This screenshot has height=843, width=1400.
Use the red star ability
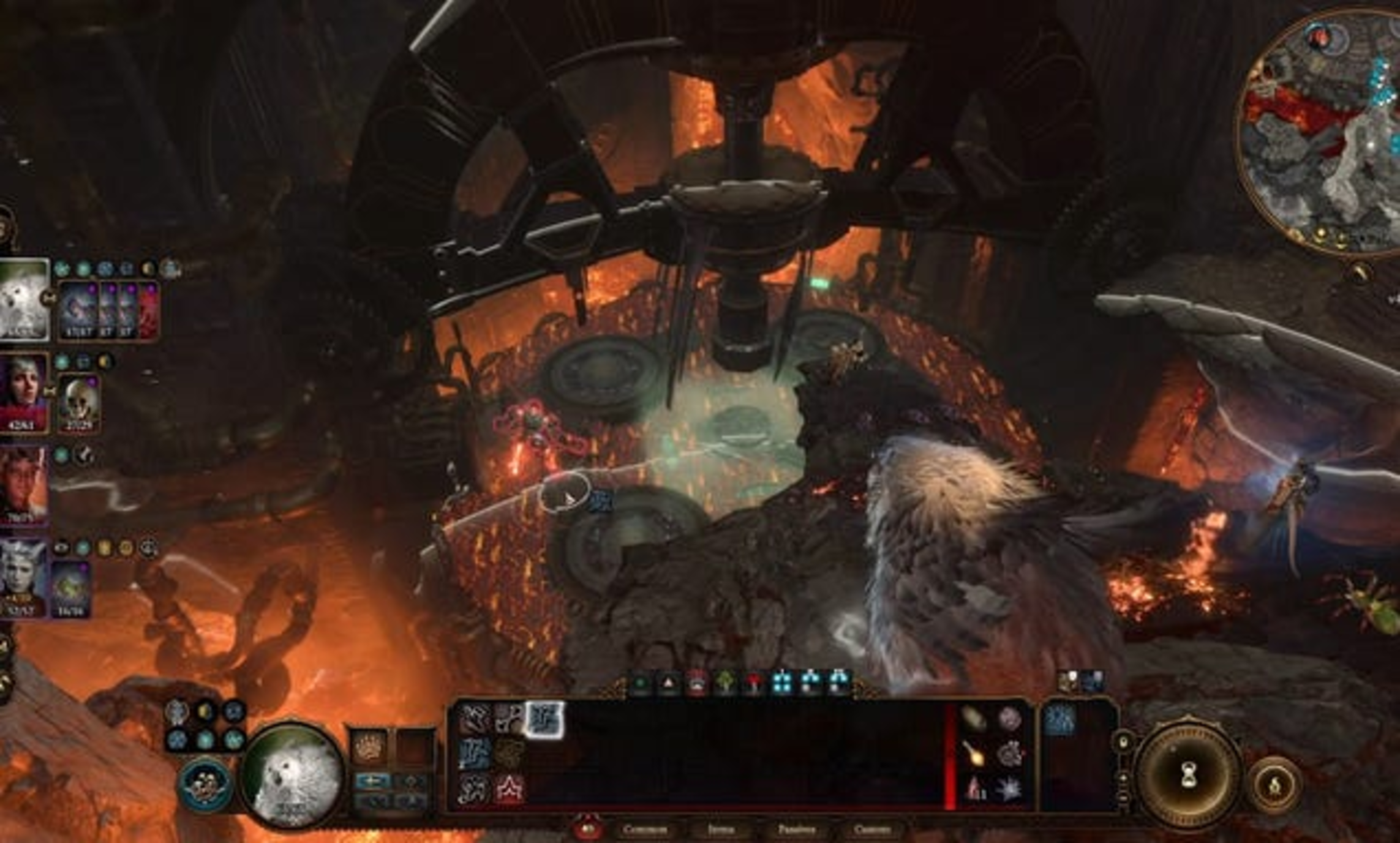click(x=510, y=788)
